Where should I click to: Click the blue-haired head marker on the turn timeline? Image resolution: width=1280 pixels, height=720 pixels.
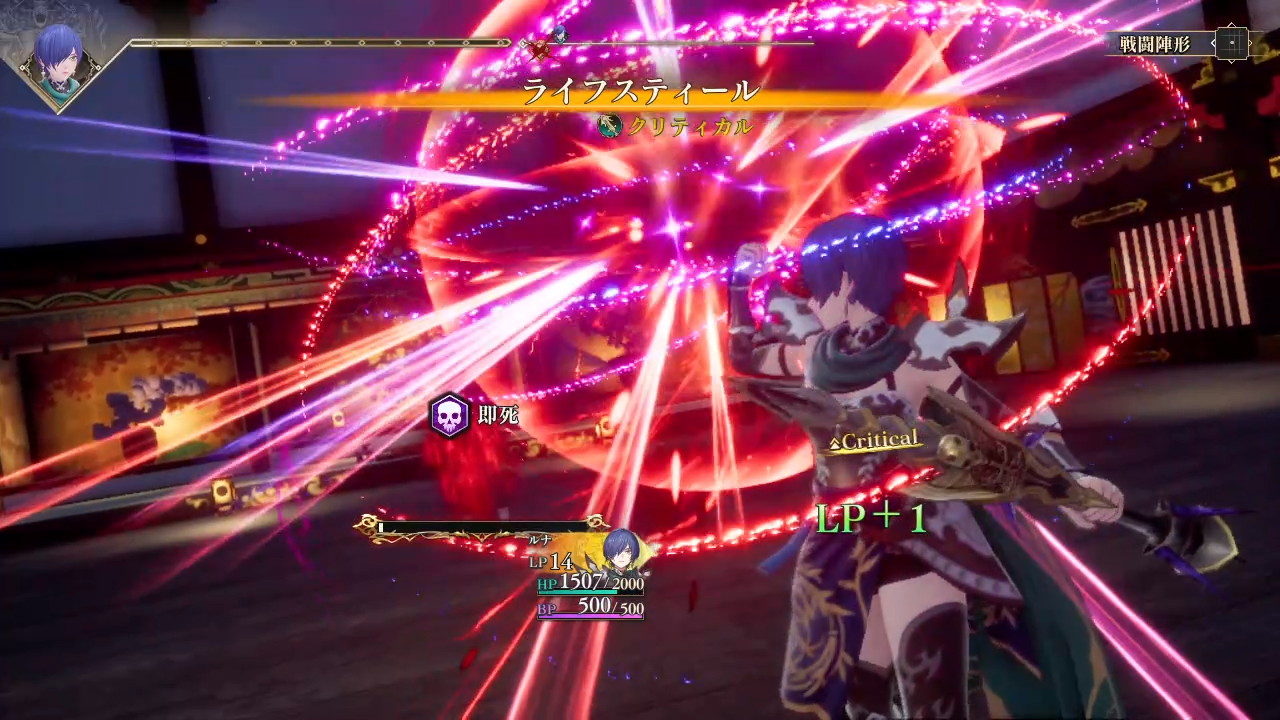tap(559, 35)
